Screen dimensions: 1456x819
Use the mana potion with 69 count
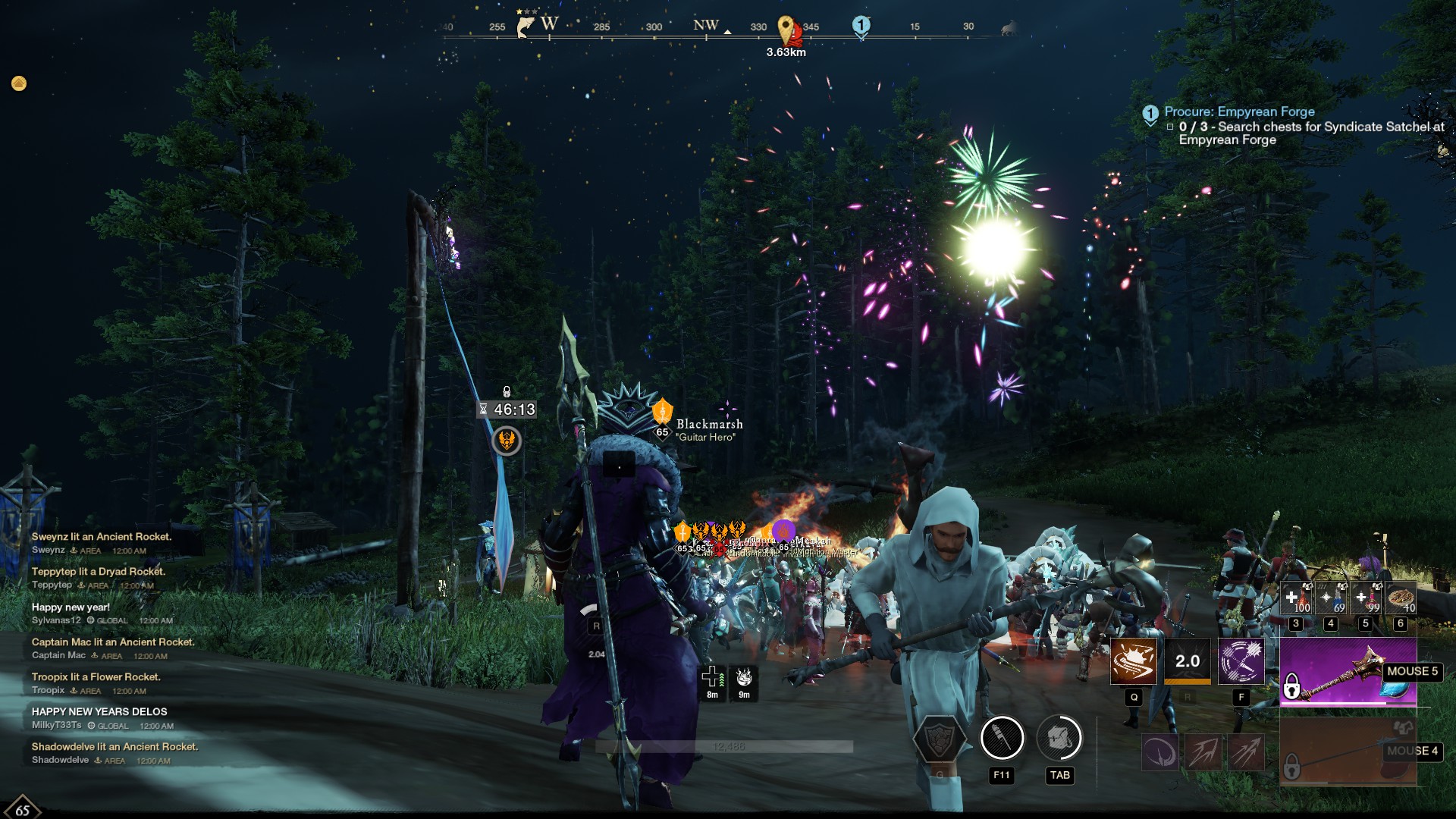1330,598
